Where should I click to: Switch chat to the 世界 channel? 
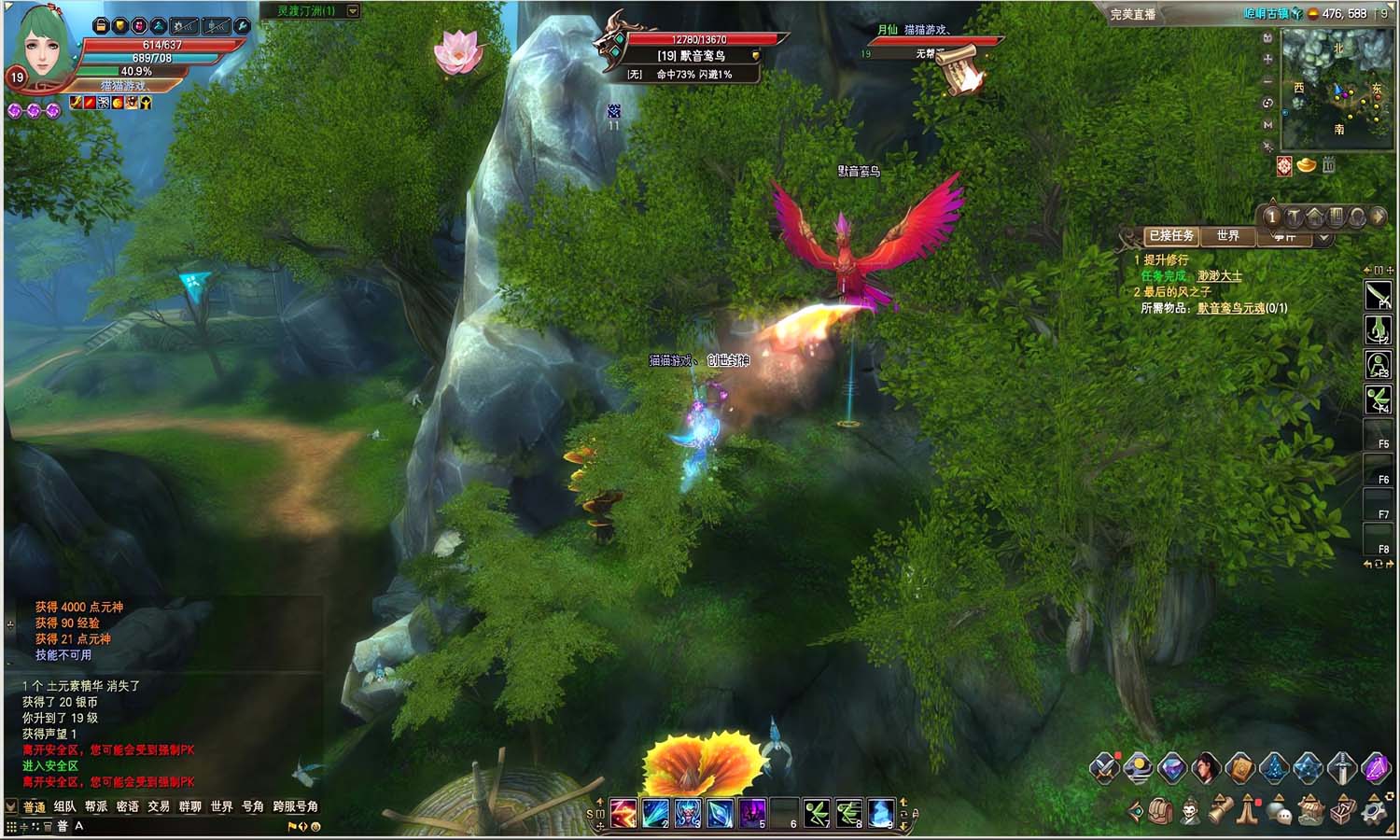pos(221,806)
